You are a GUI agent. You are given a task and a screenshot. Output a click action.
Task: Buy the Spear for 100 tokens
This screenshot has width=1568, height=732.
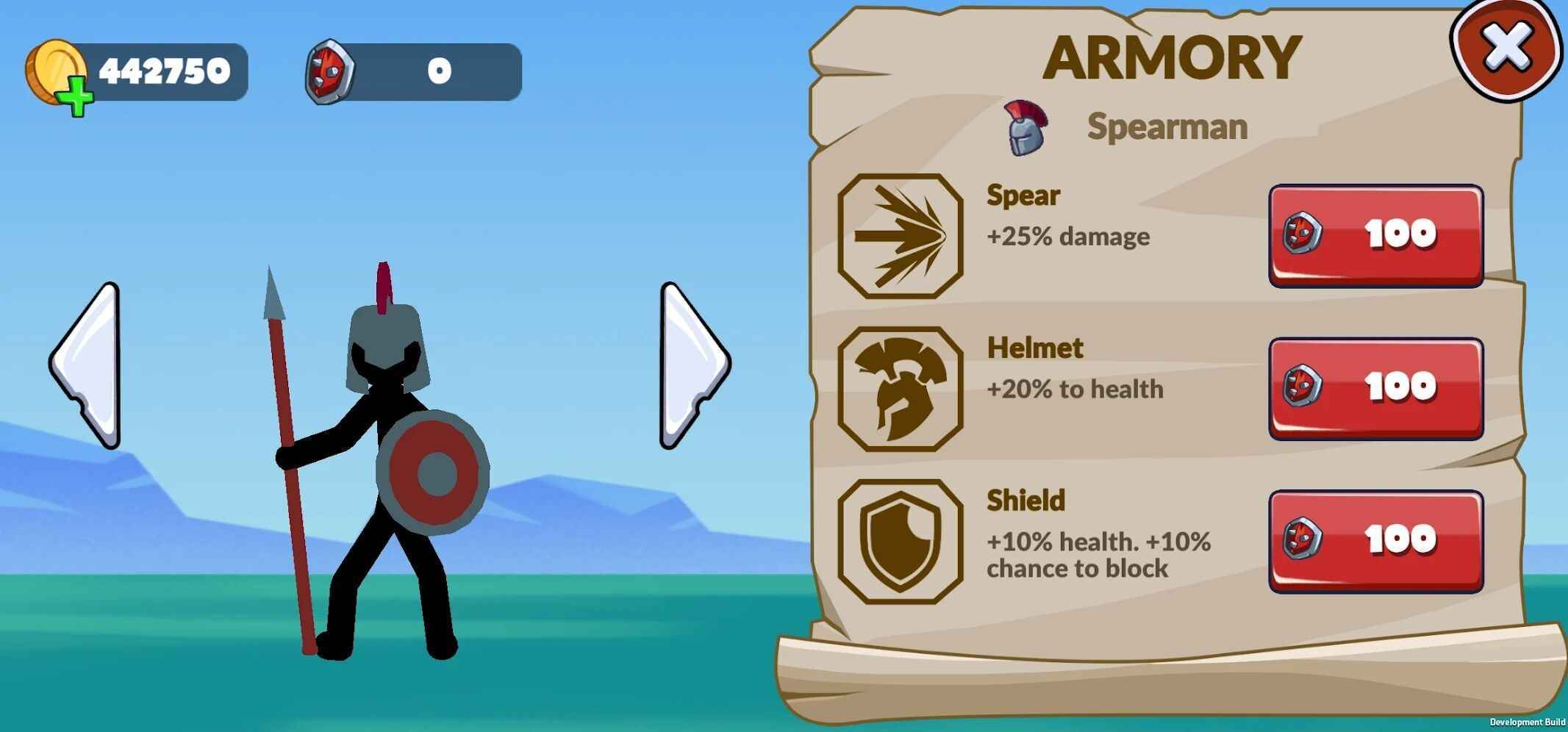[x=1376, y=233]
